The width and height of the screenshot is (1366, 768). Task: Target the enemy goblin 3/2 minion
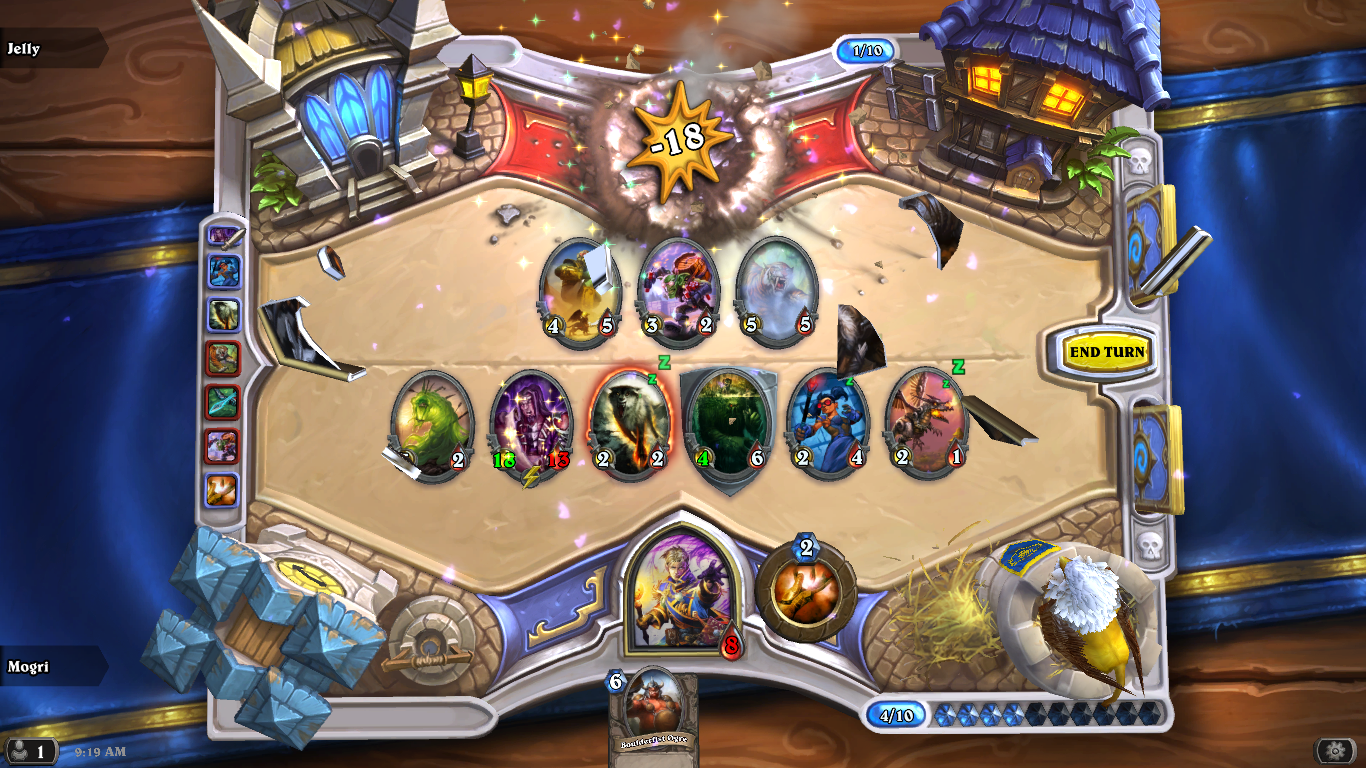(x=679, y=292)
